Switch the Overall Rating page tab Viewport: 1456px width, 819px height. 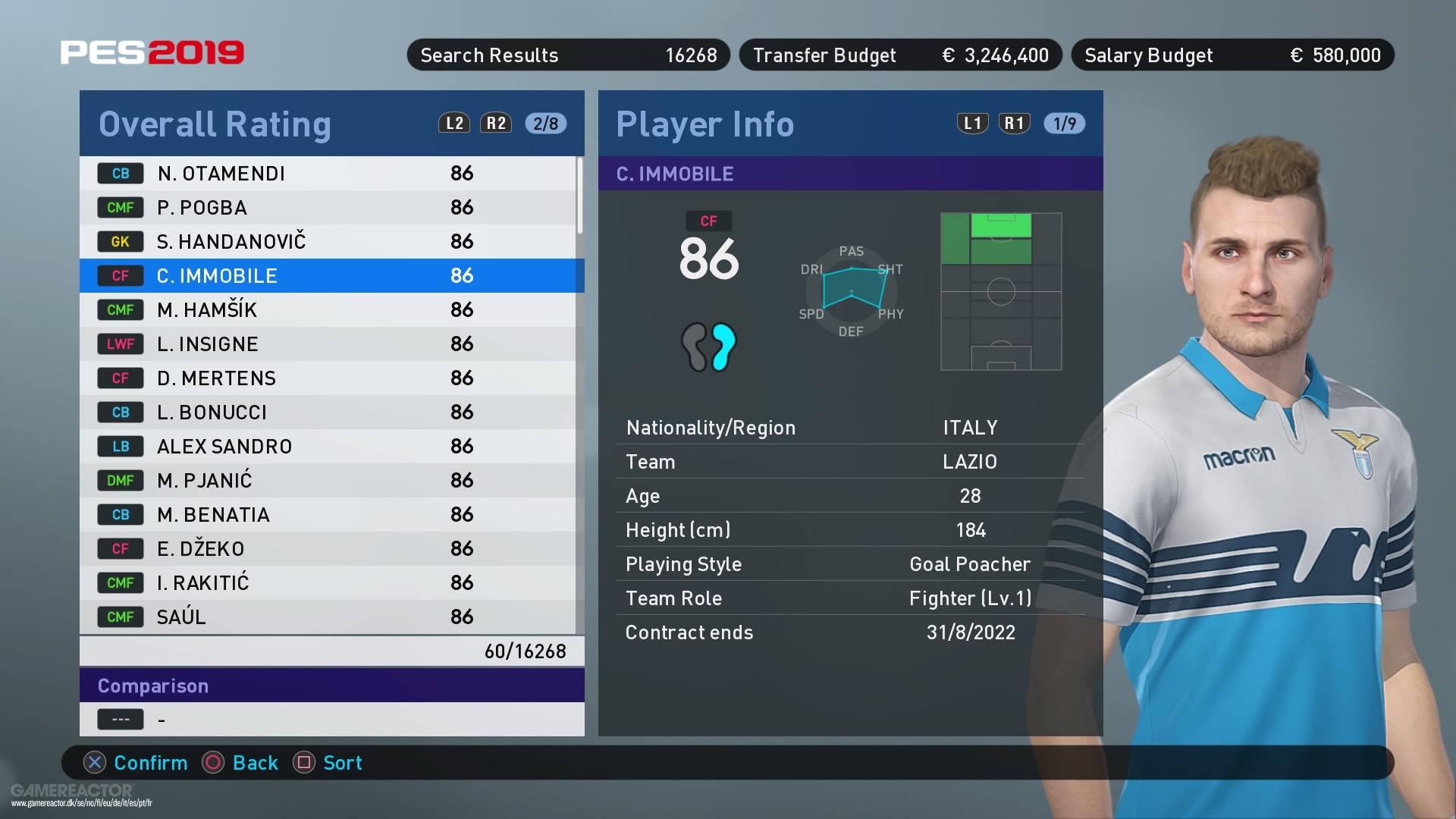pyautogui.click(x=545, y=124)
